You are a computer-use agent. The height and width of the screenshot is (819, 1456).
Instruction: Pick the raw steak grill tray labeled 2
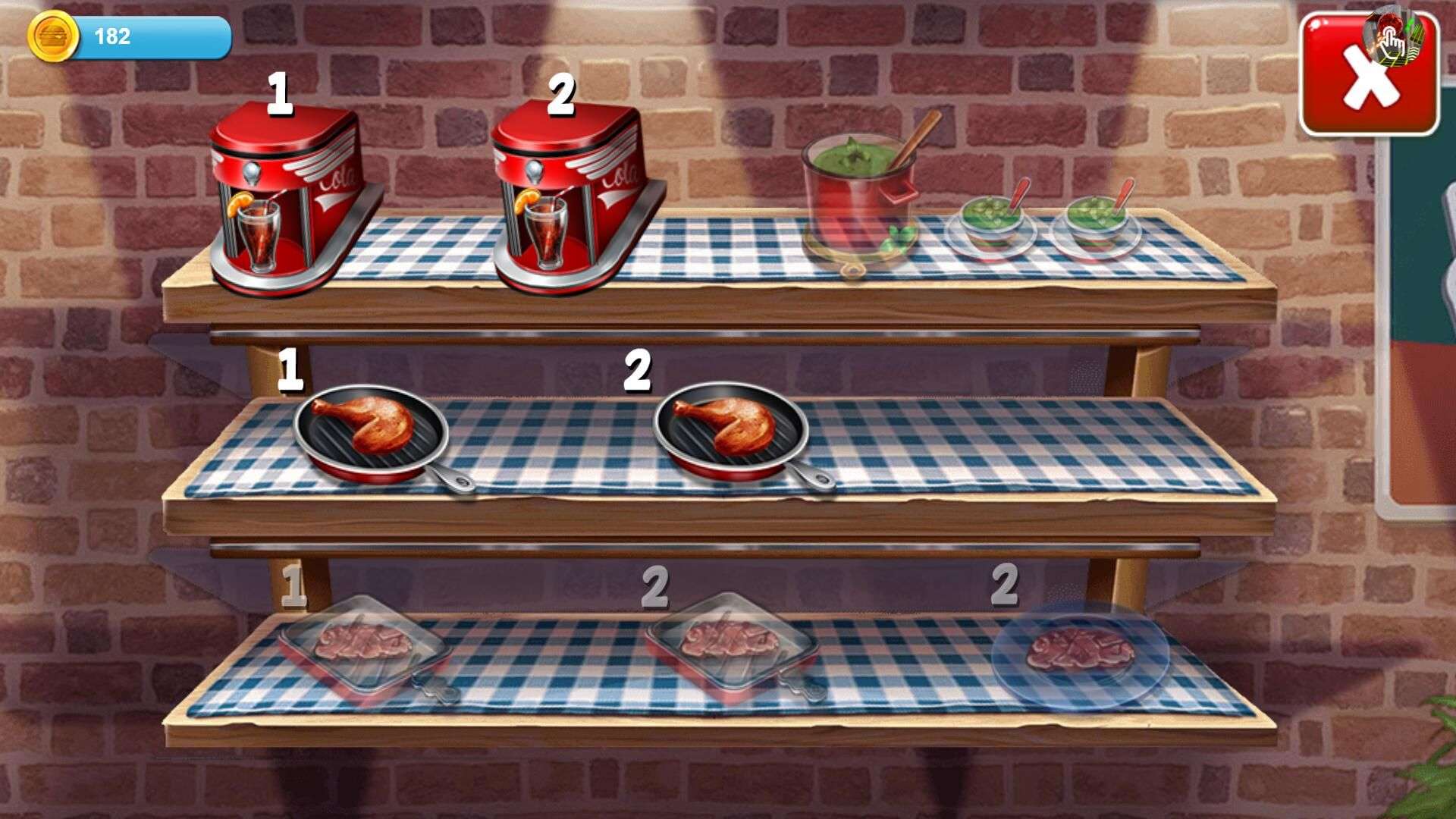tap(731, 645)
